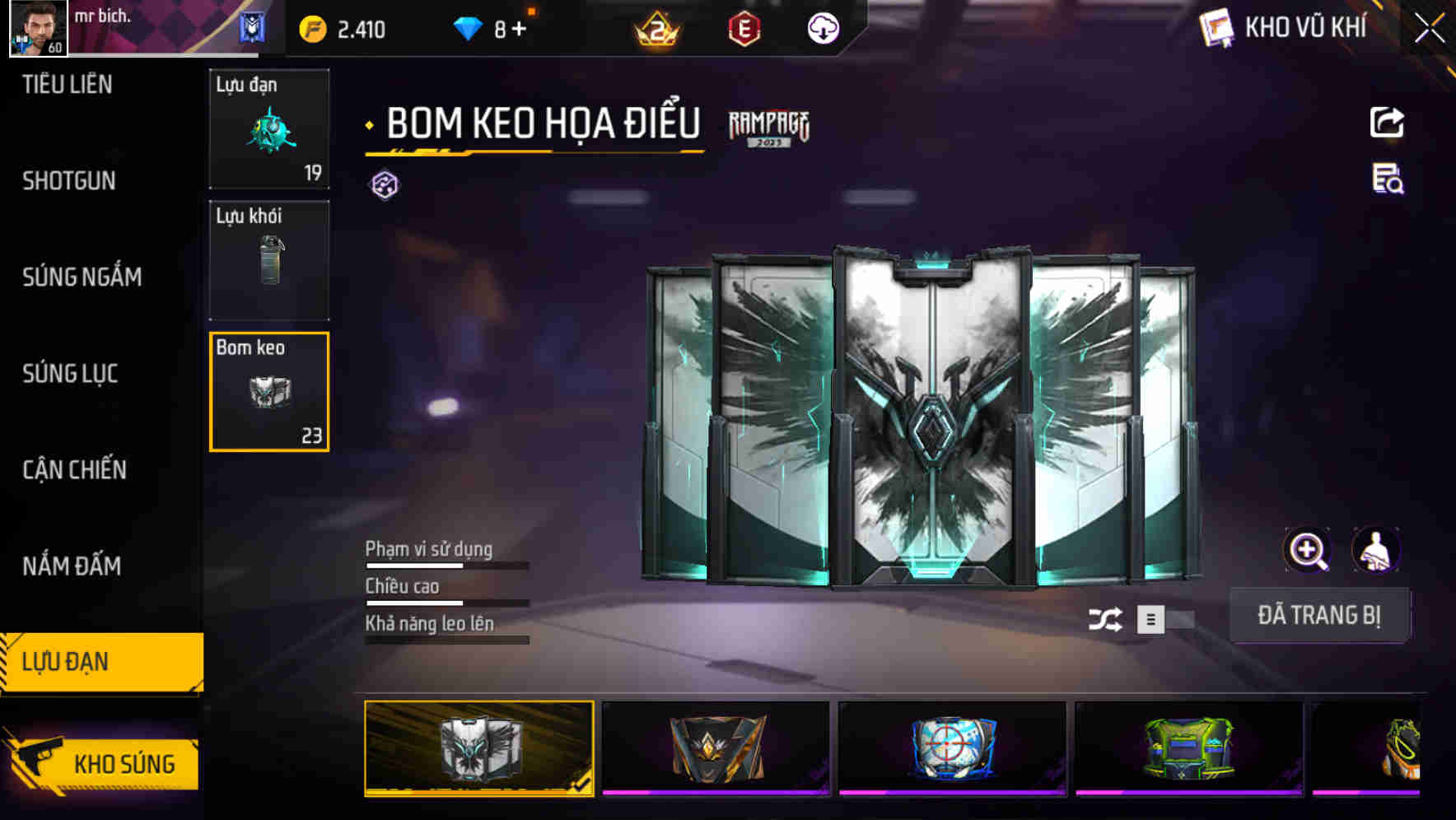
Task: Open the share icon at top right
Action: pyautogui.click(x=1387, y=122)
